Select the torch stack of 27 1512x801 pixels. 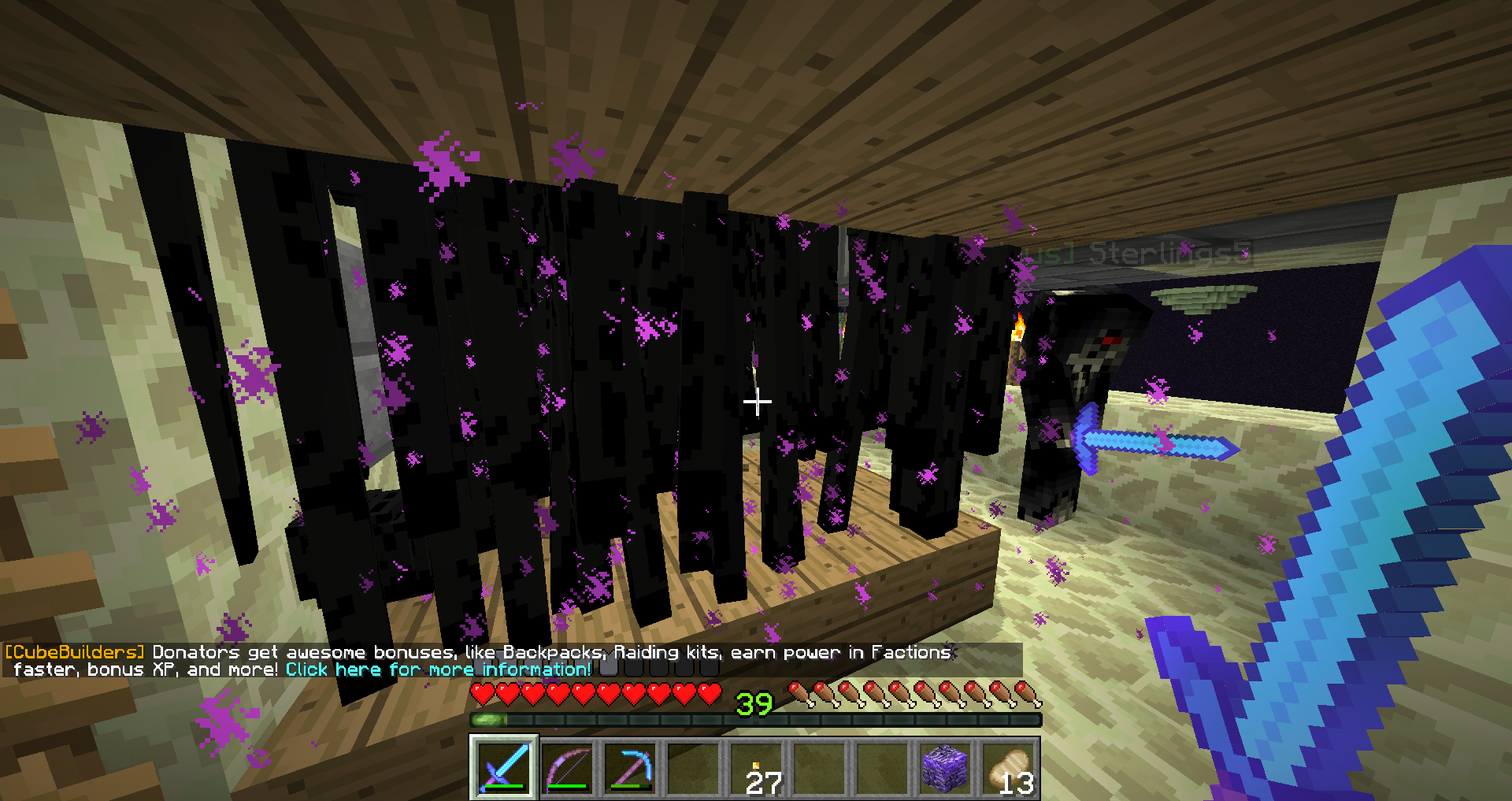(757, 768)
